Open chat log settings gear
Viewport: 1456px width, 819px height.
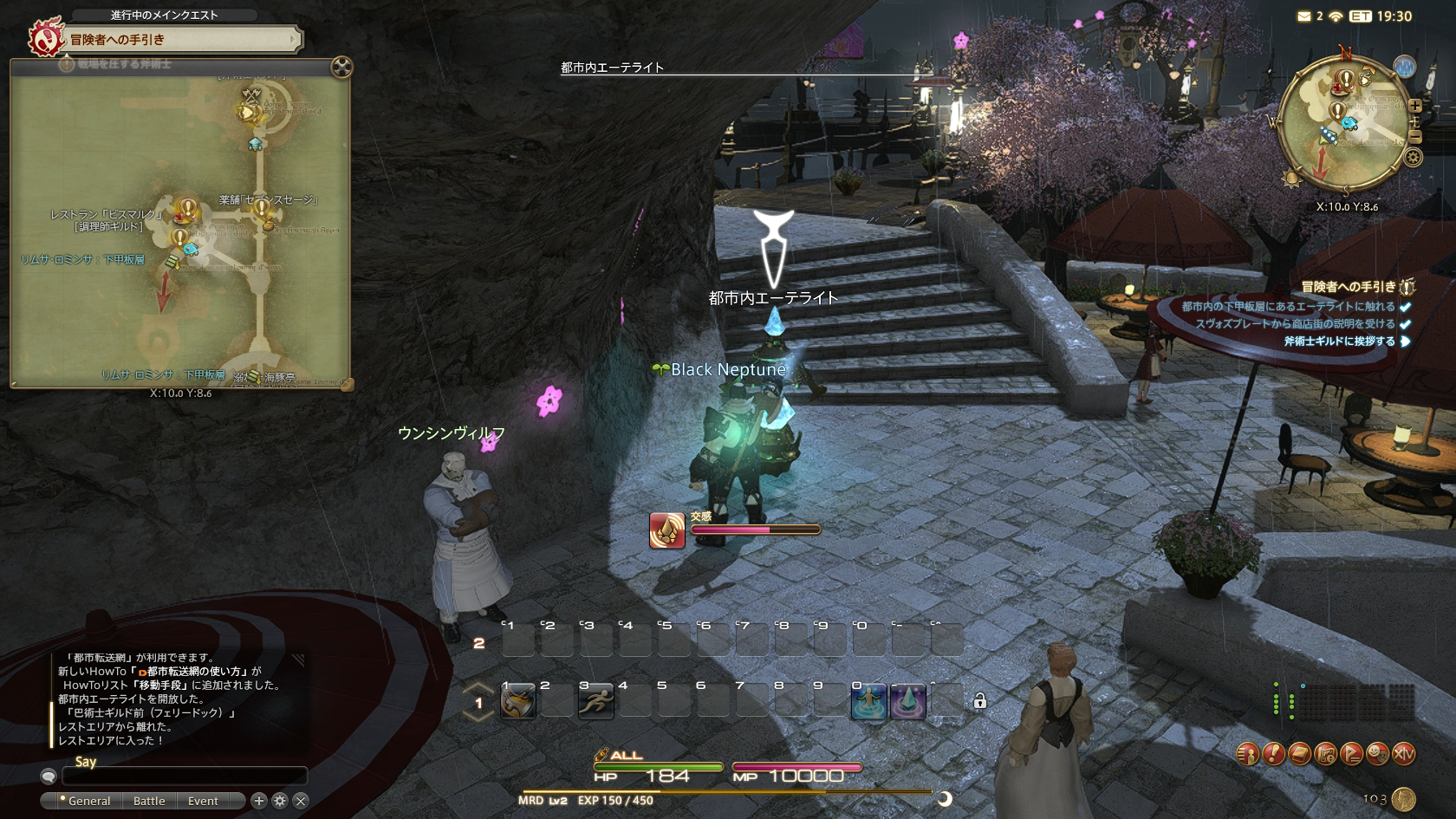(280, 801)
